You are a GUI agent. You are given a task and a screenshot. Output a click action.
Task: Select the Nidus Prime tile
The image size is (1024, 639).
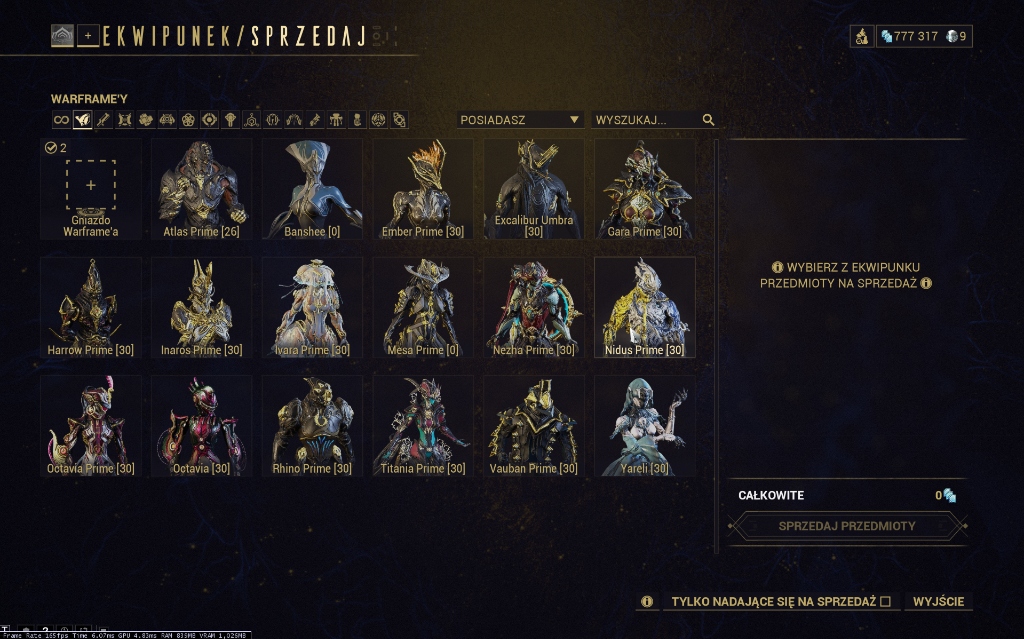[644, 307]
